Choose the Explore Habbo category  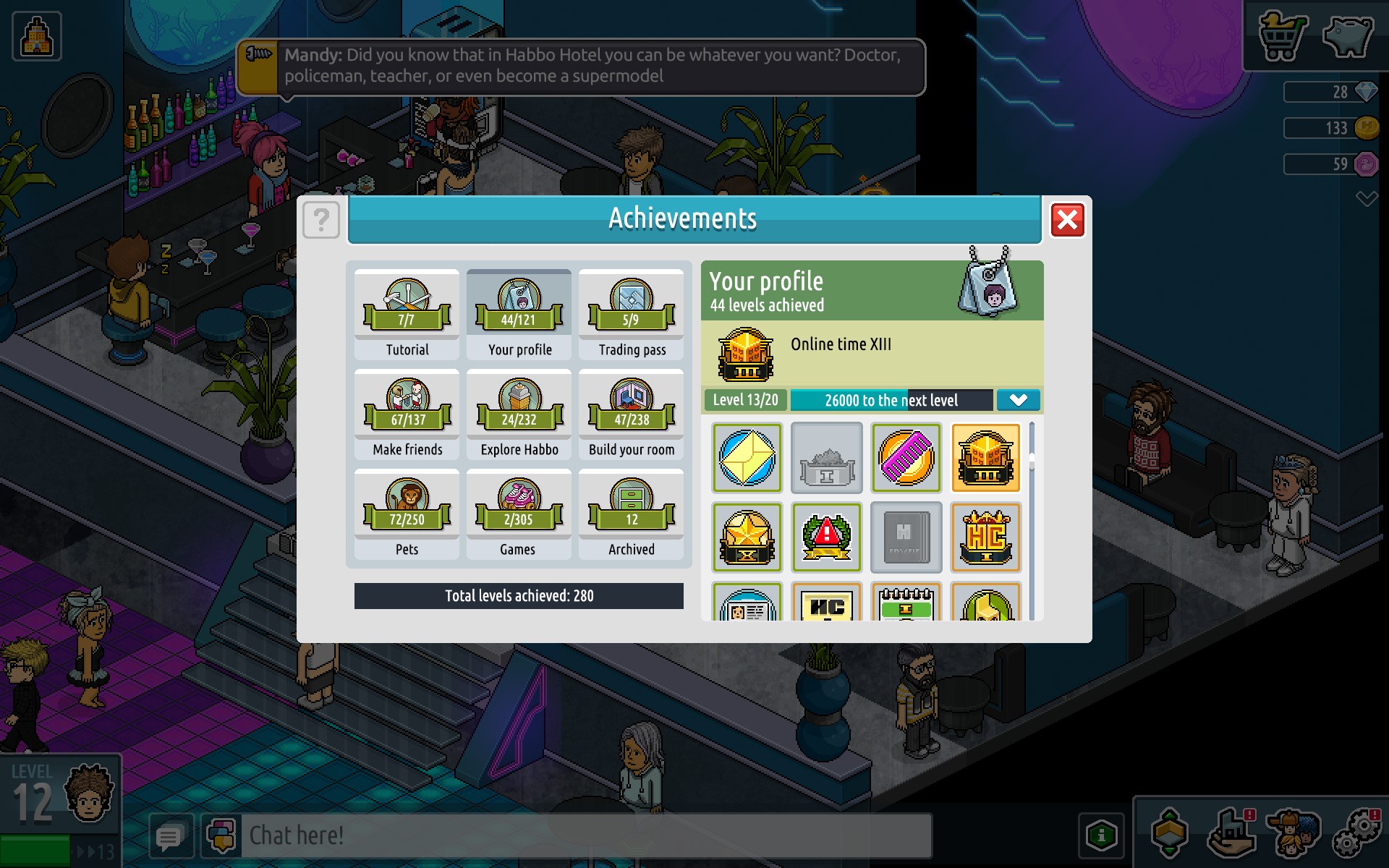coord(519,414)
